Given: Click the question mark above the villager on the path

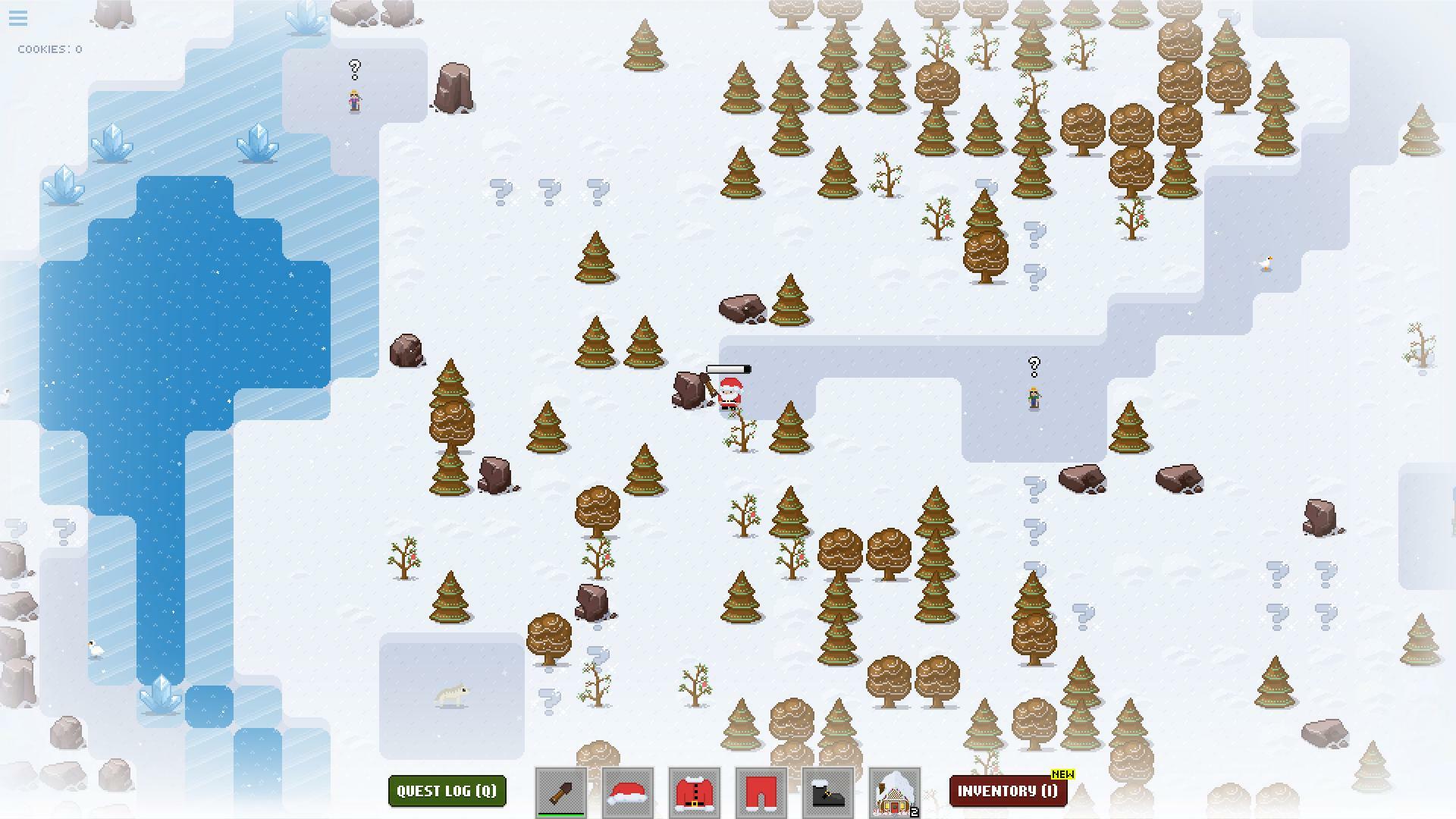Looking at the screenshot, I should pos(1034,366).
